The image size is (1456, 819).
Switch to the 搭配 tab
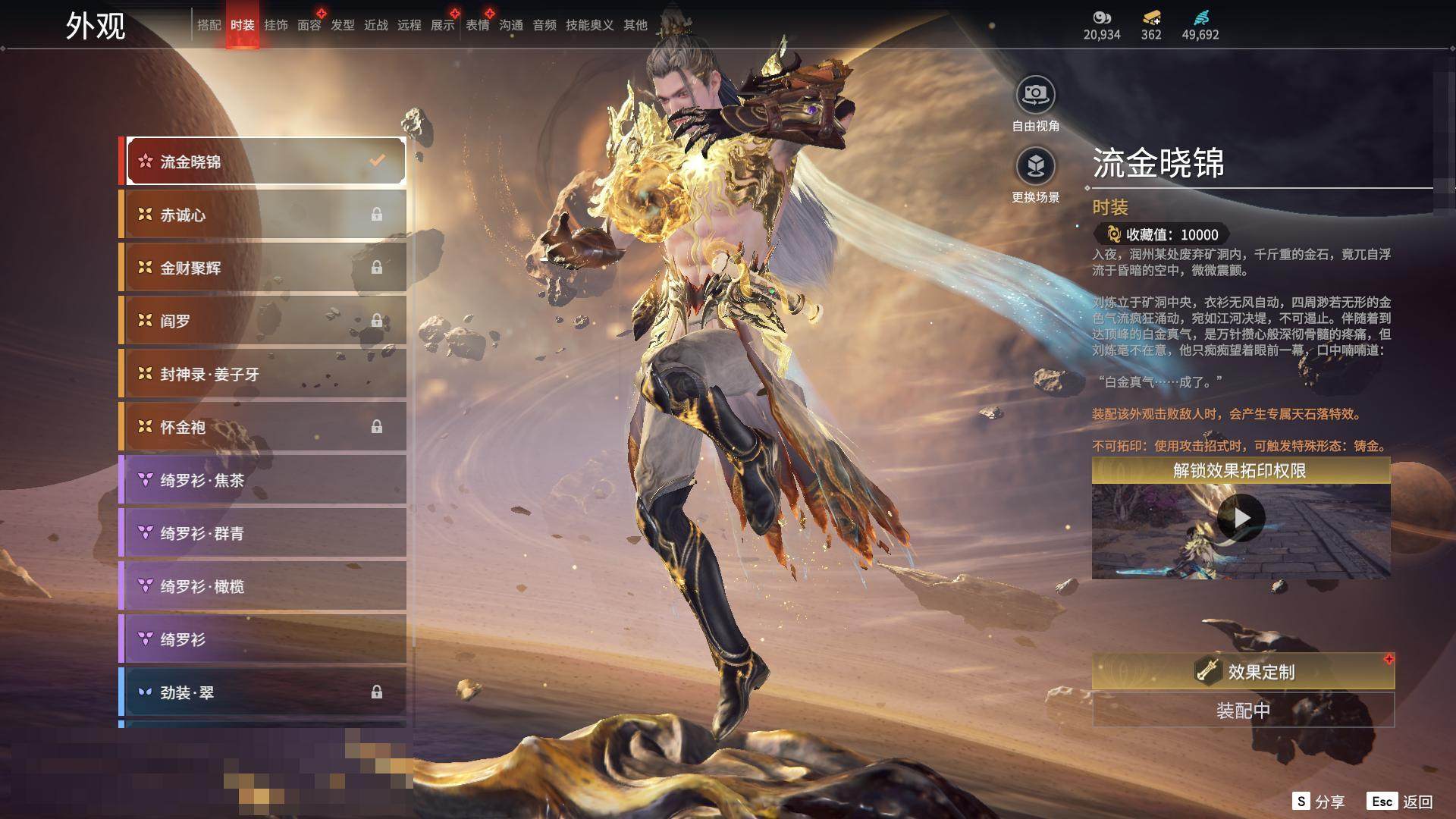[x=209, y=25]
